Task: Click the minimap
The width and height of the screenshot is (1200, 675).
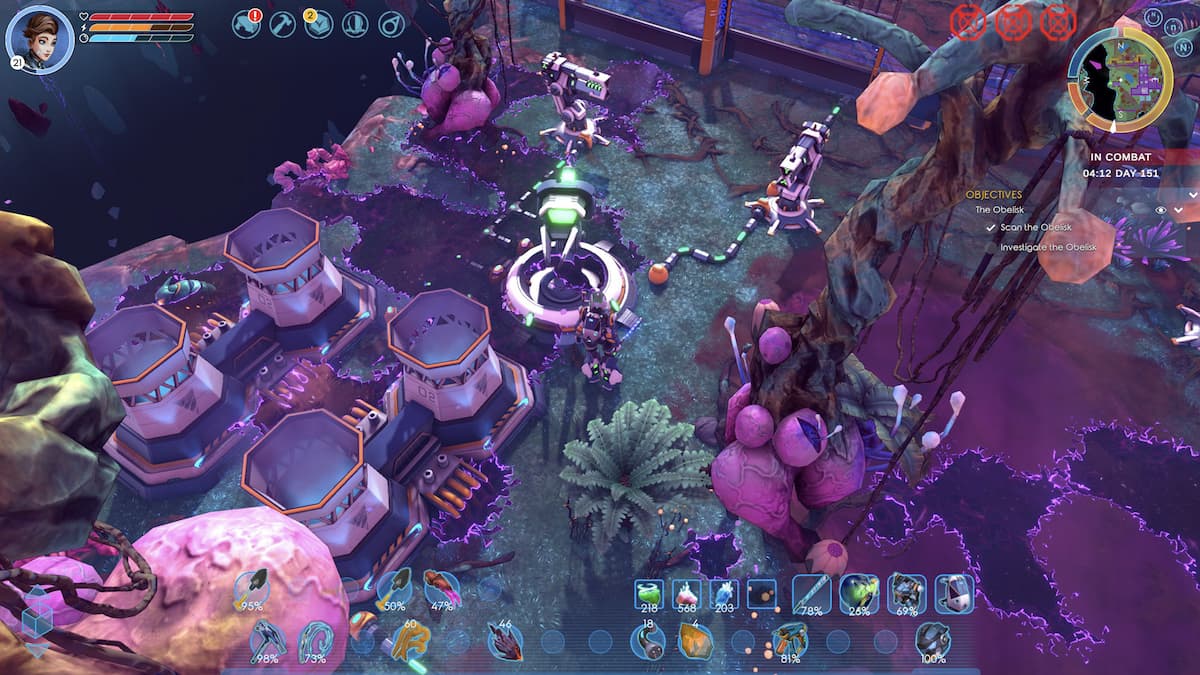Action: [1120, 79]
